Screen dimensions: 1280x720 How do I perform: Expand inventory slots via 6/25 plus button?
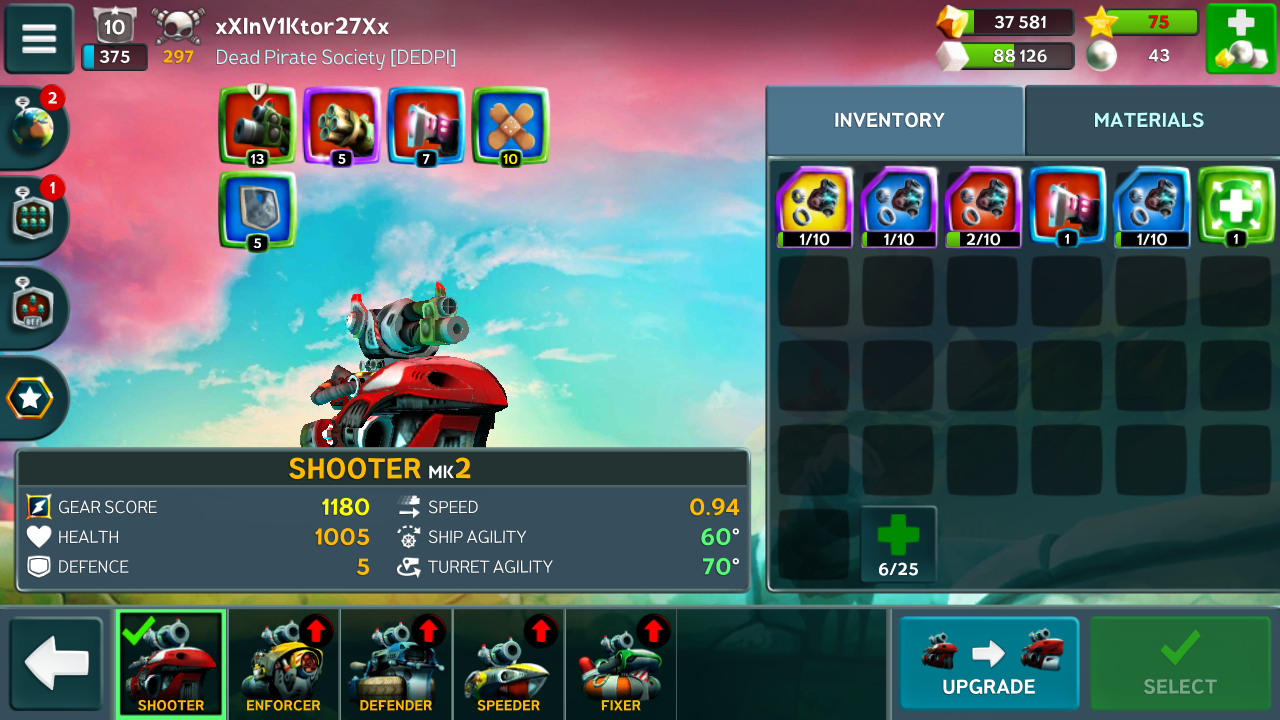898,544
